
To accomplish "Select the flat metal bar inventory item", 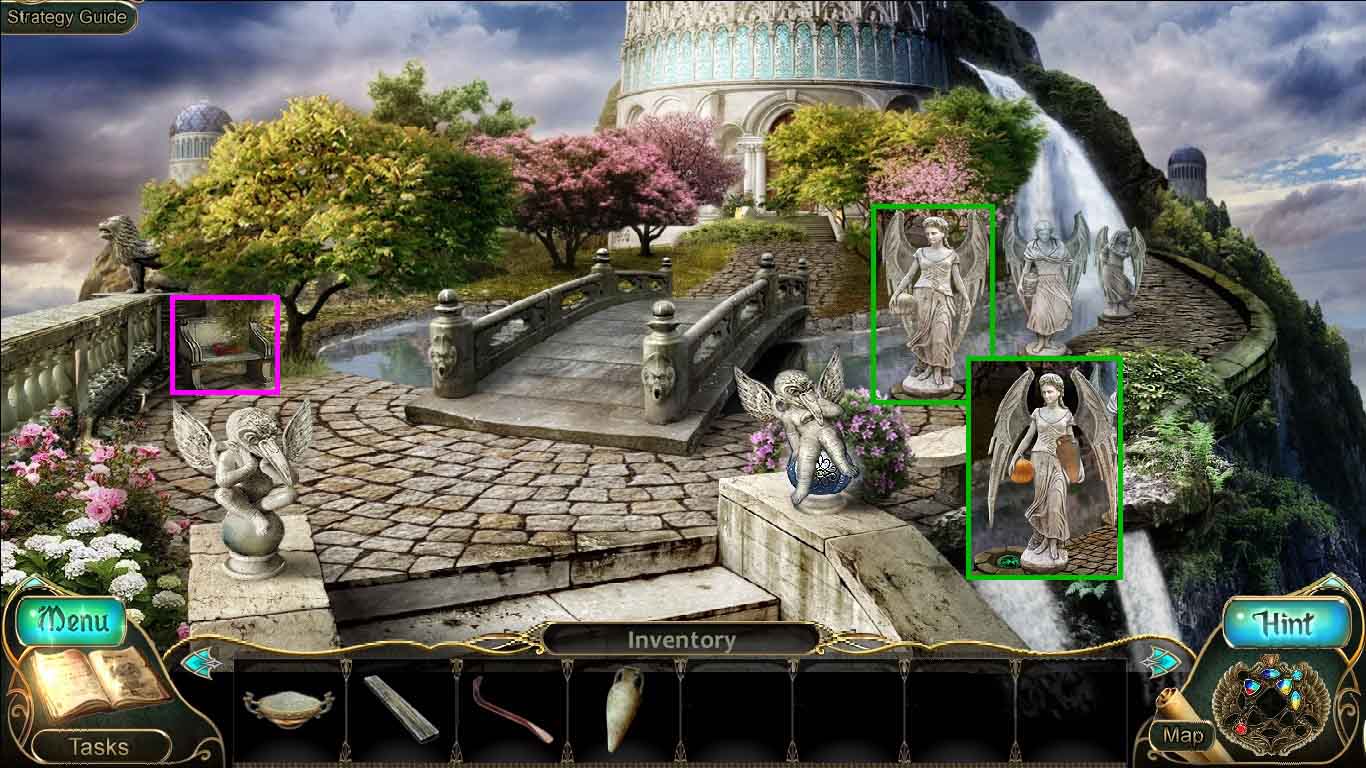I will pos(400,708).
